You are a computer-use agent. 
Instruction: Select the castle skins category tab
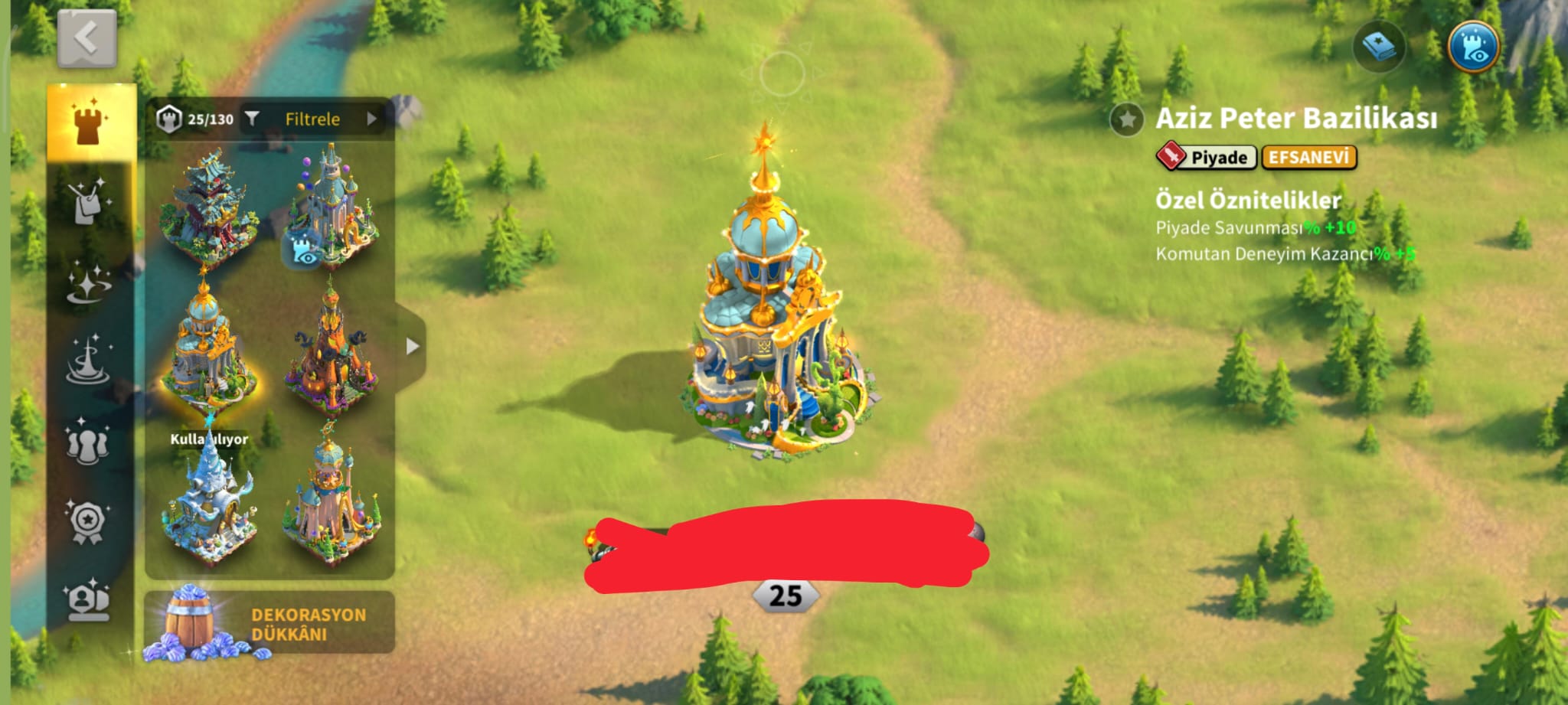click(90, 122)
